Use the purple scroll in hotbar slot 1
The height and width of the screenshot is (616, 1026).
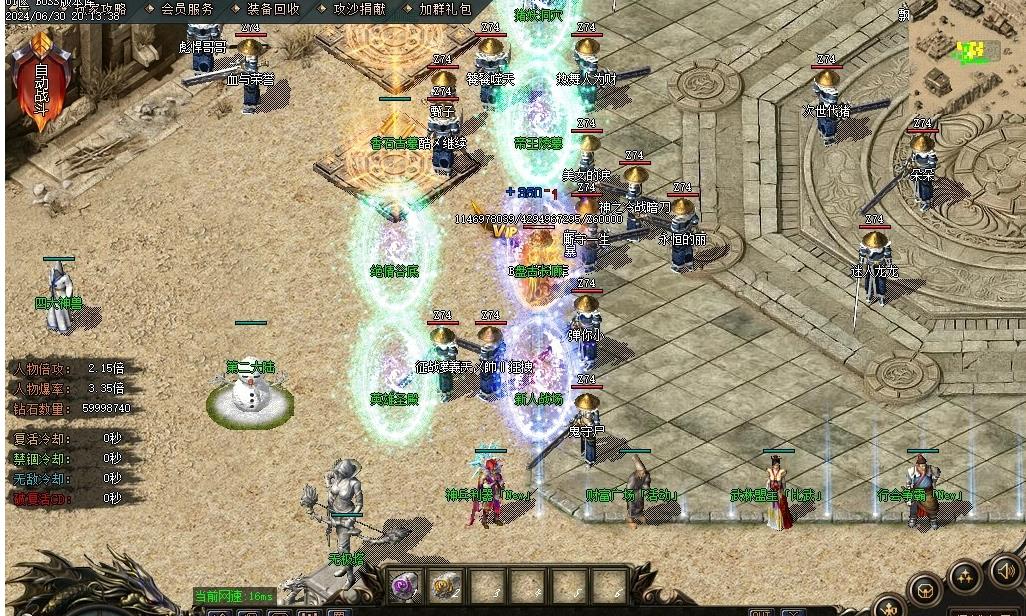(405, 586)
